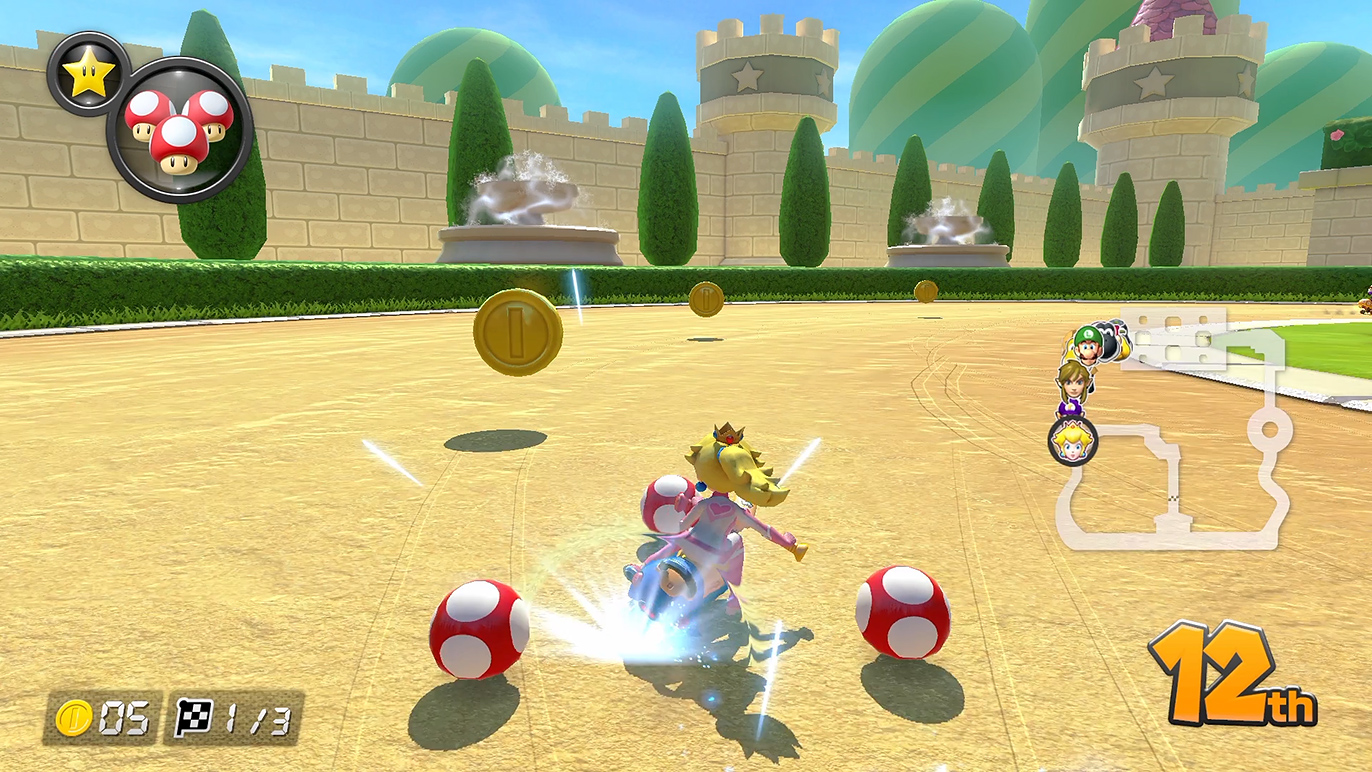Click Link's racer marker on the minimap
The width and height of the screenshot is (1372, 772).
tap(1072, 383)
